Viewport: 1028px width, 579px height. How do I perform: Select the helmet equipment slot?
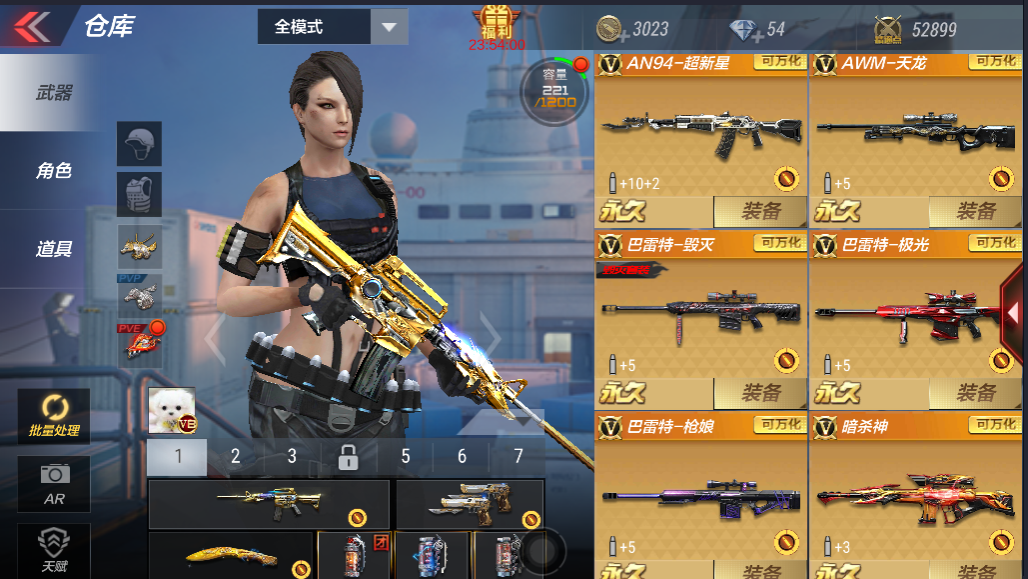coord(139,144)
